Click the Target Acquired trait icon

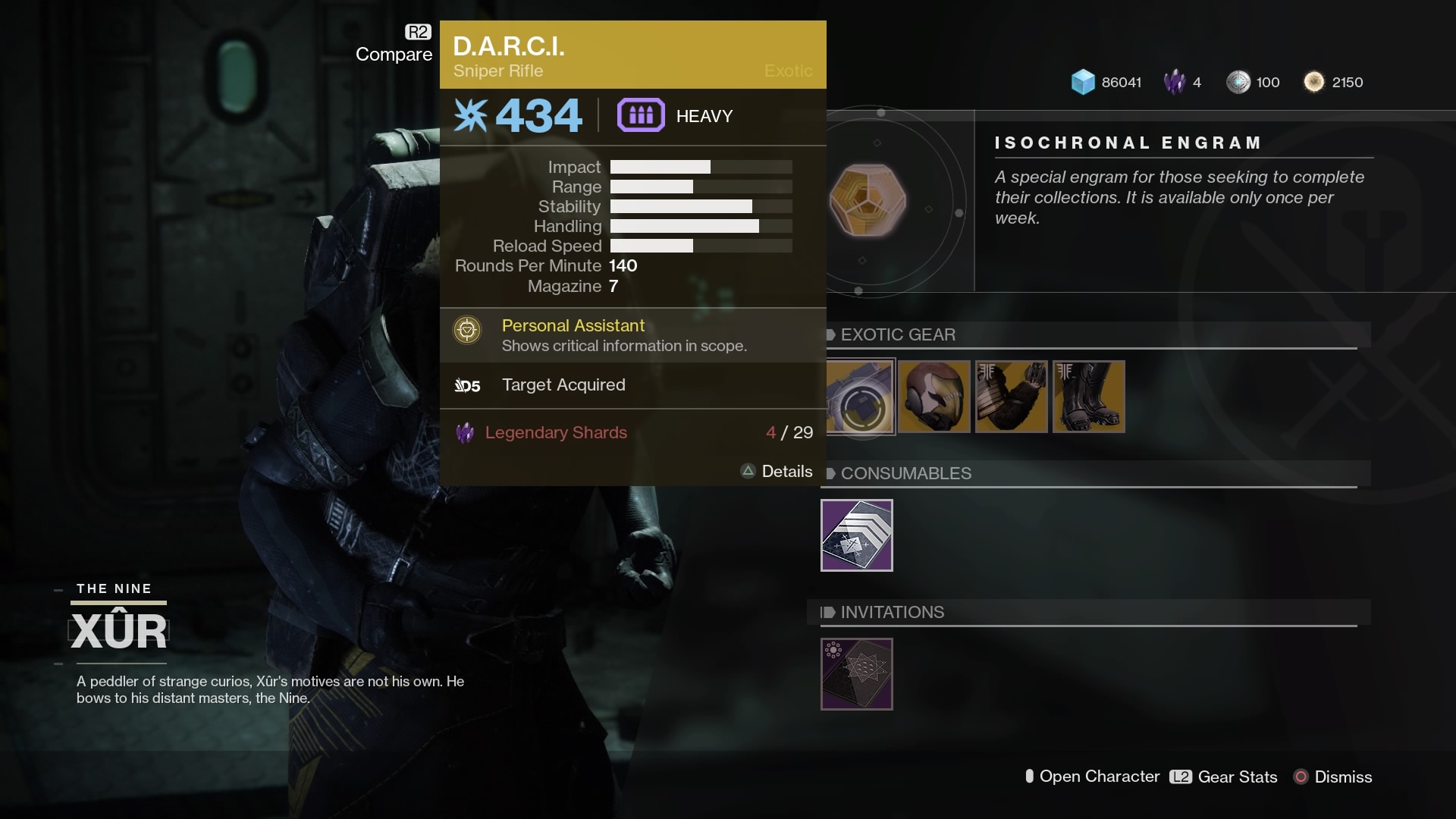coord(469,385)
